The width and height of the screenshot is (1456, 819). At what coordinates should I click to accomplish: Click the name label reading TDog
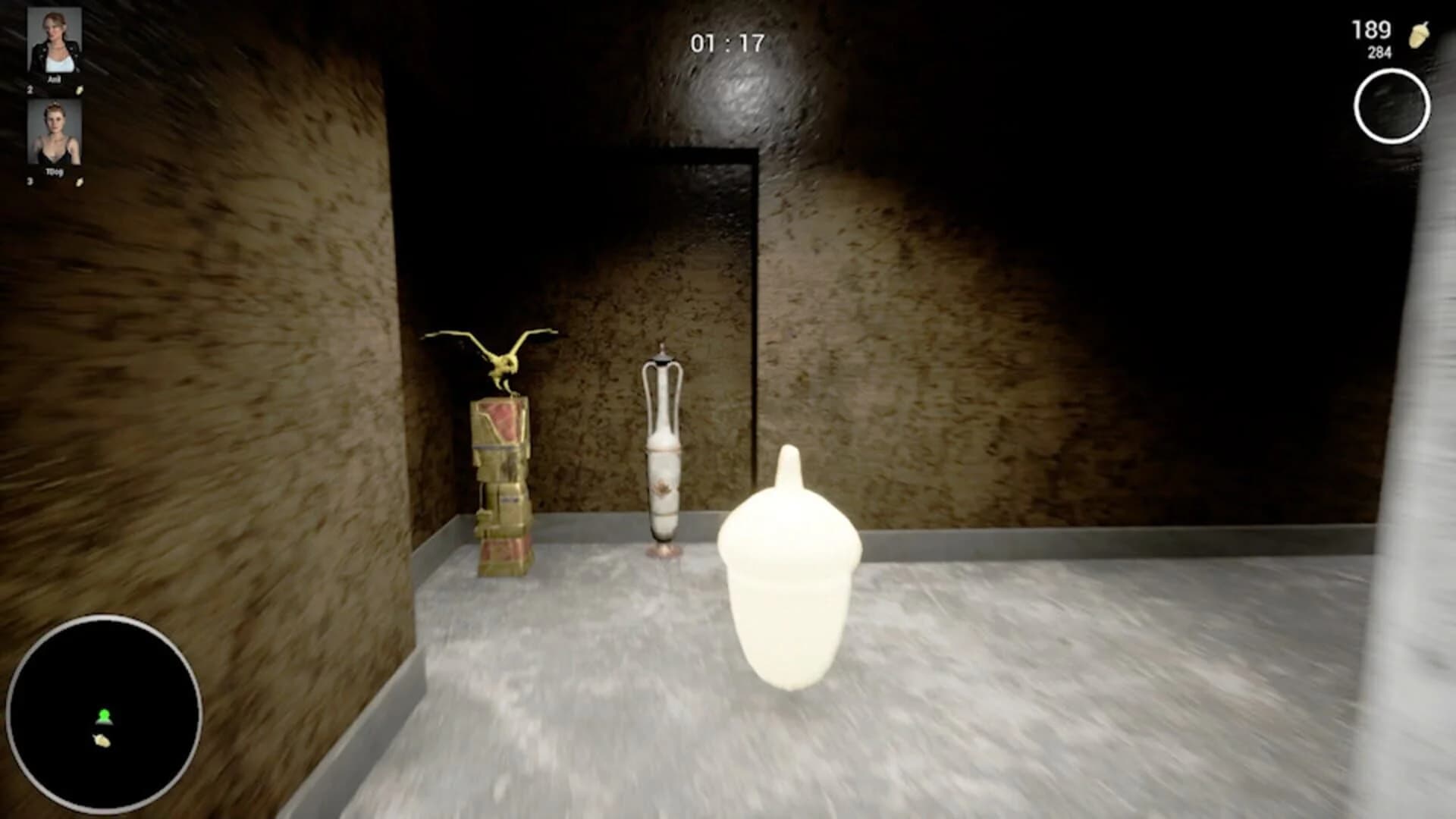coord(53,171)
